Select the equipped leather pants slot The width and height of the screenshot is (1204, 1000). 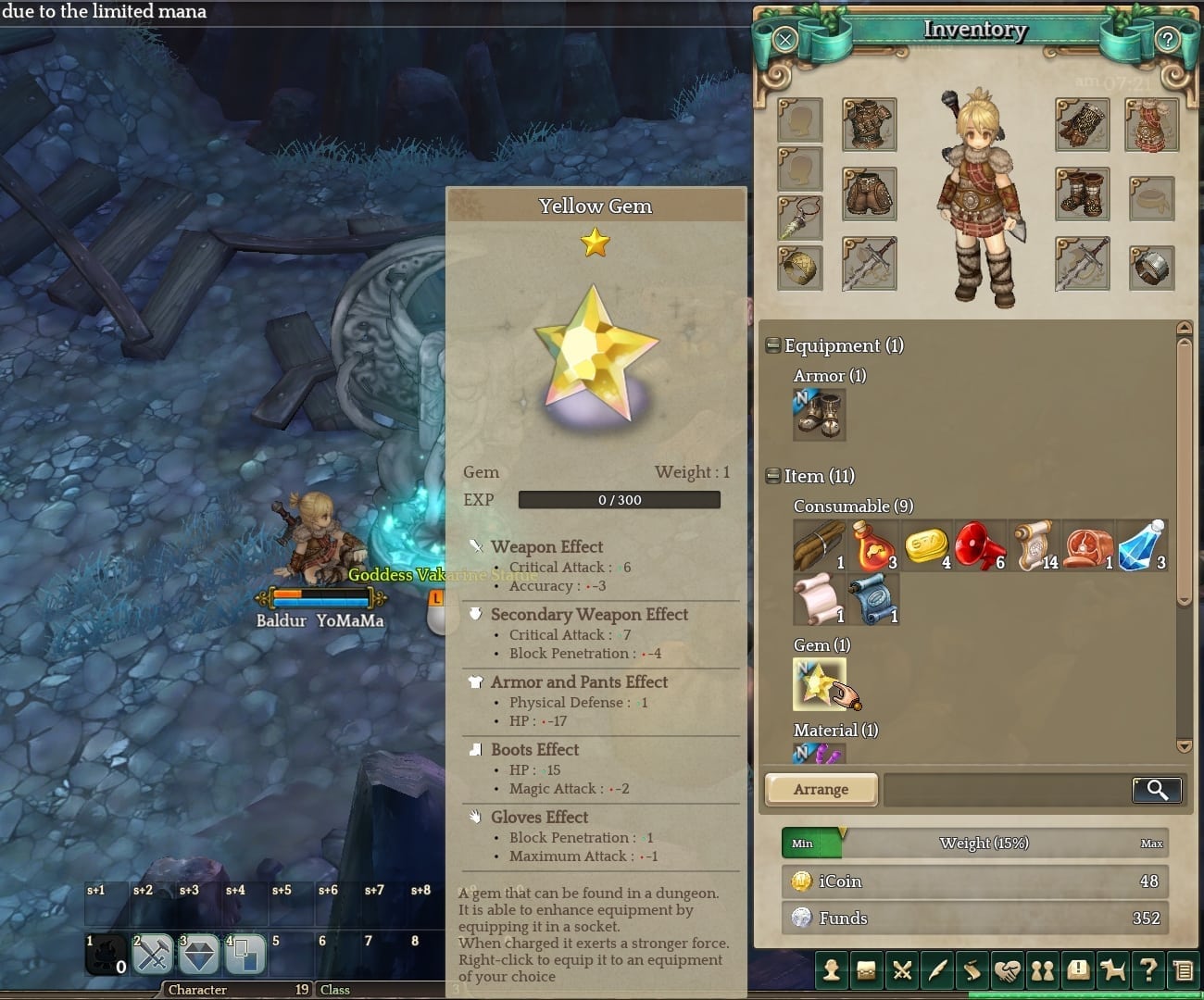click(x=869, y=194)
